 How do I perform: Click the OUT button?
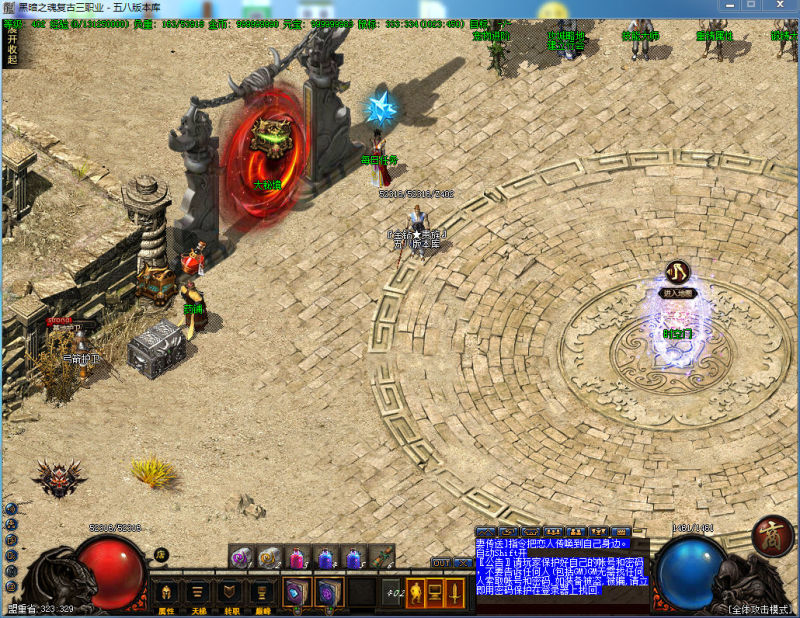click(x=441, y=563)
